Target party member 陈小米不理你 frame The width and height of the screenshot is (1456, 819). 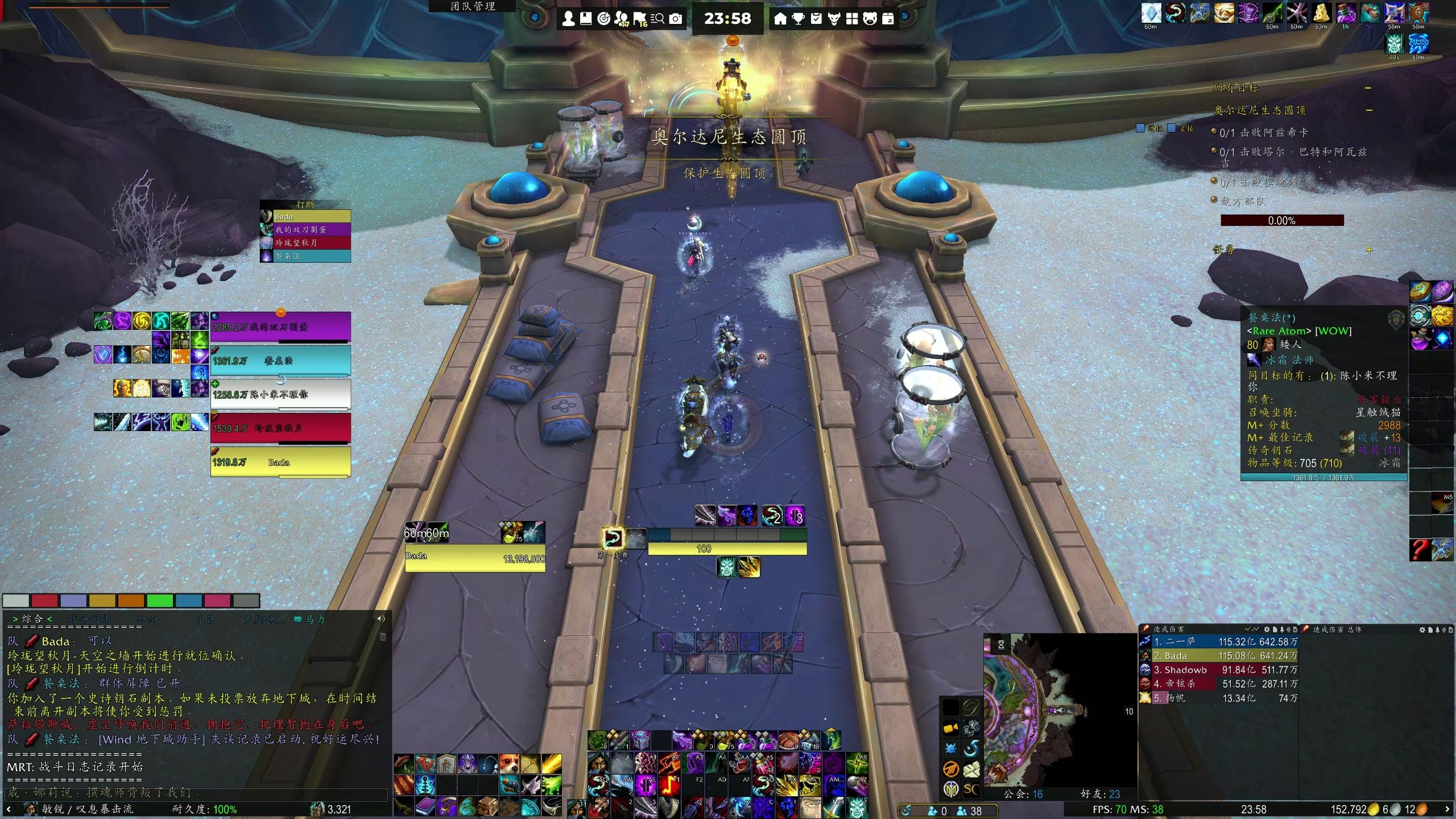coord(280,394)
